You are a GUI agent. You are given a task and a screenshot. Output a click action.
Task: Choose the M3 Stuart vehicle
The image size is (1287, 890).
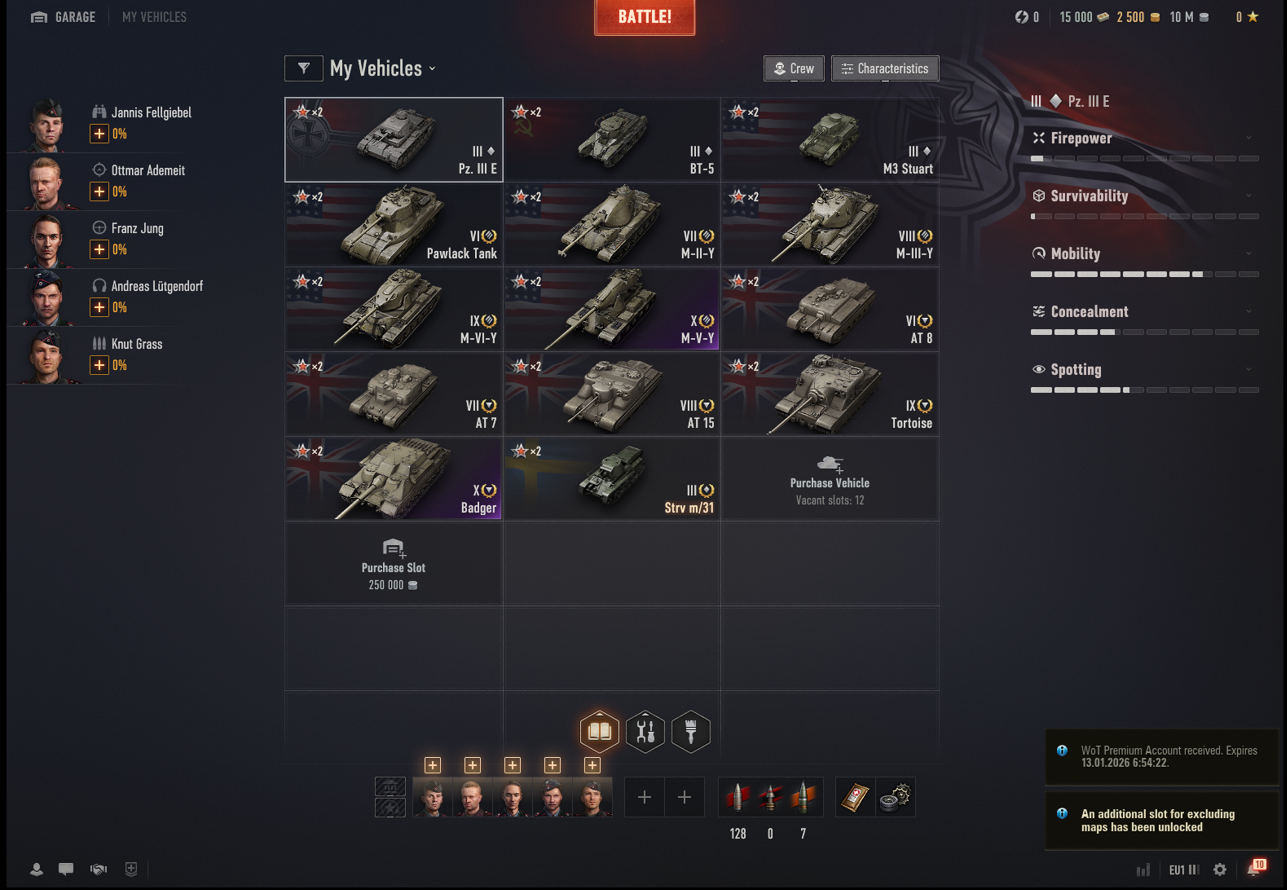click(829, 139)
